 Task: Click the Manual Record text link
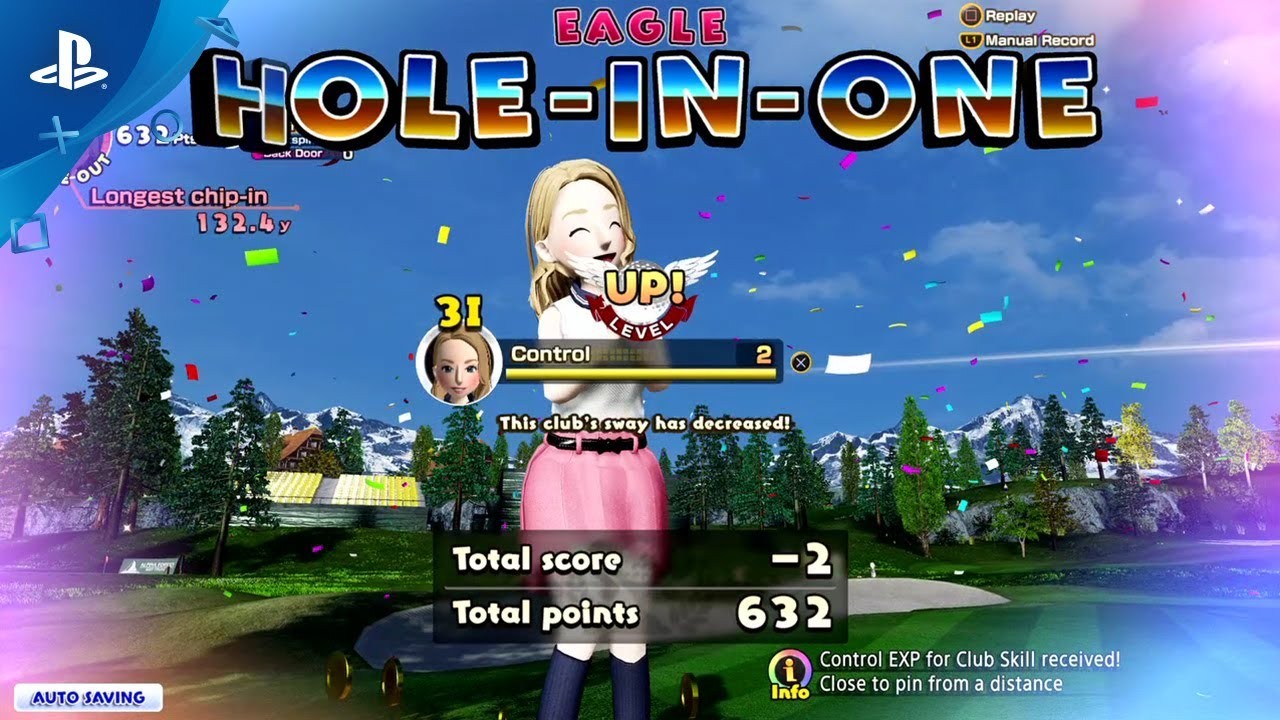[x=1040, y=40]
